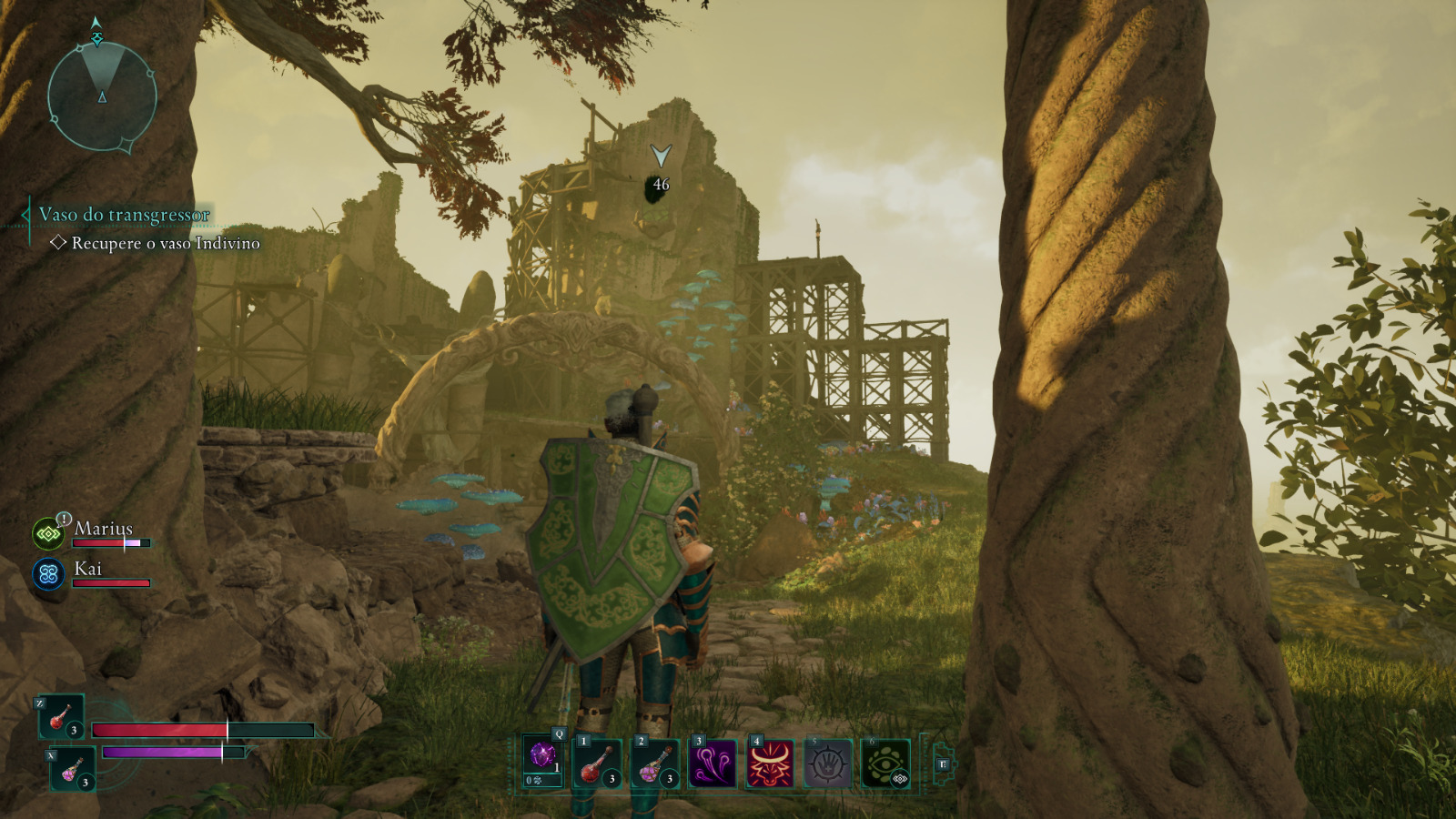
Task: Use the red potion beside the health bar
Action: [61, 717]
